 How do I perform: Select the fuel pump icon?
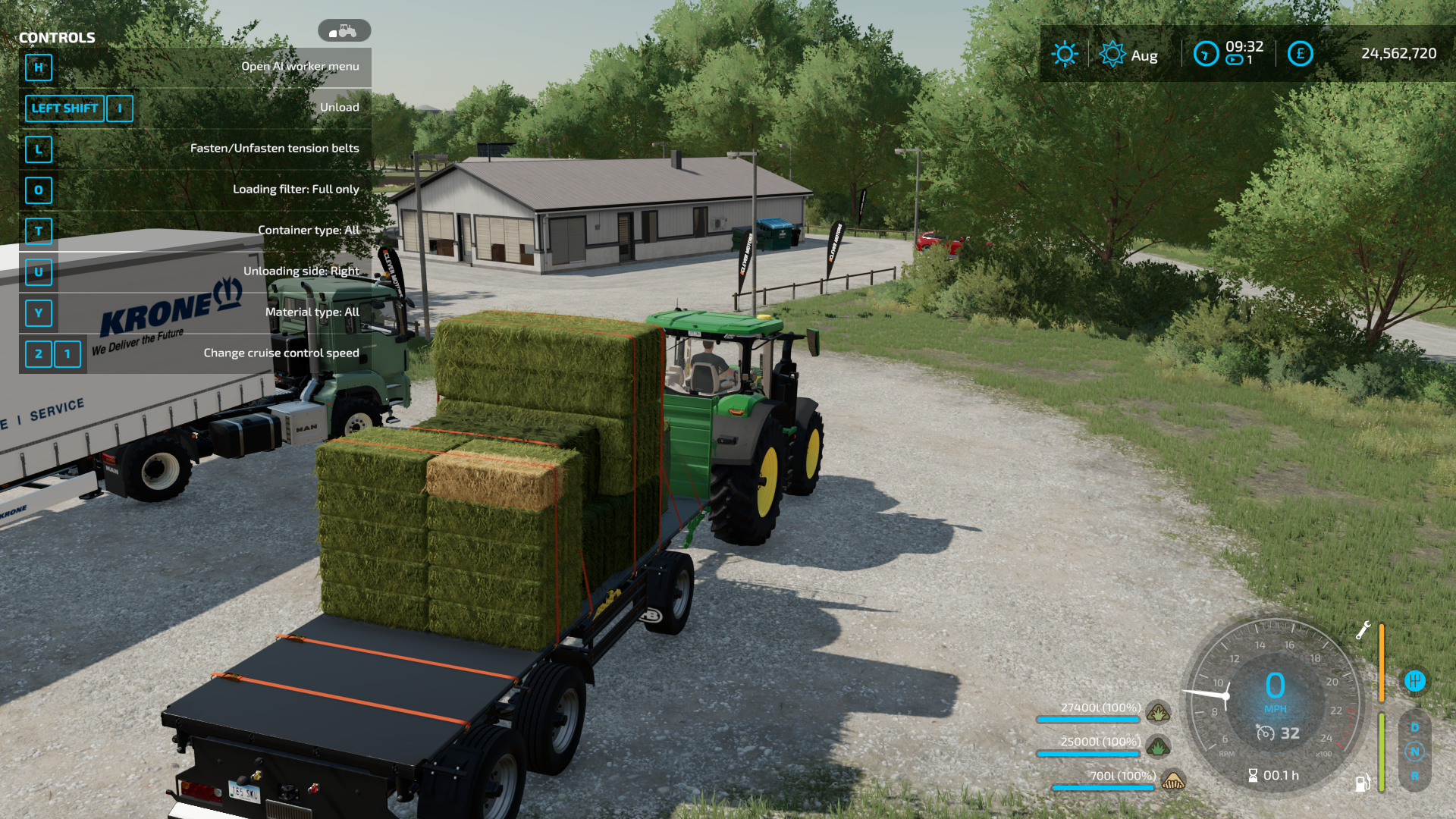[1363, 783]
